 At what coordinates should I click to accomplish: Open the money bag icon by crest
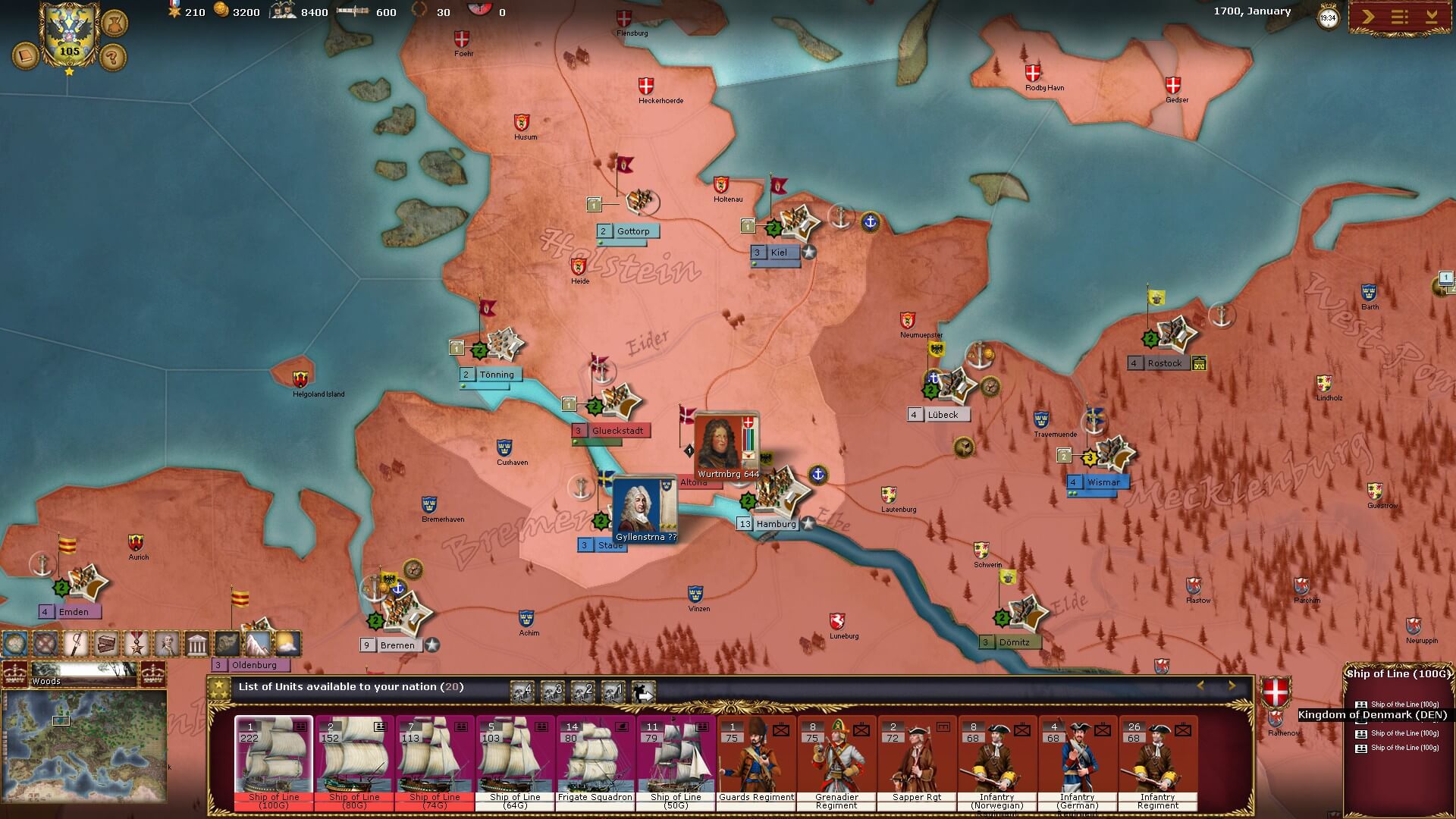click(114, 22)
